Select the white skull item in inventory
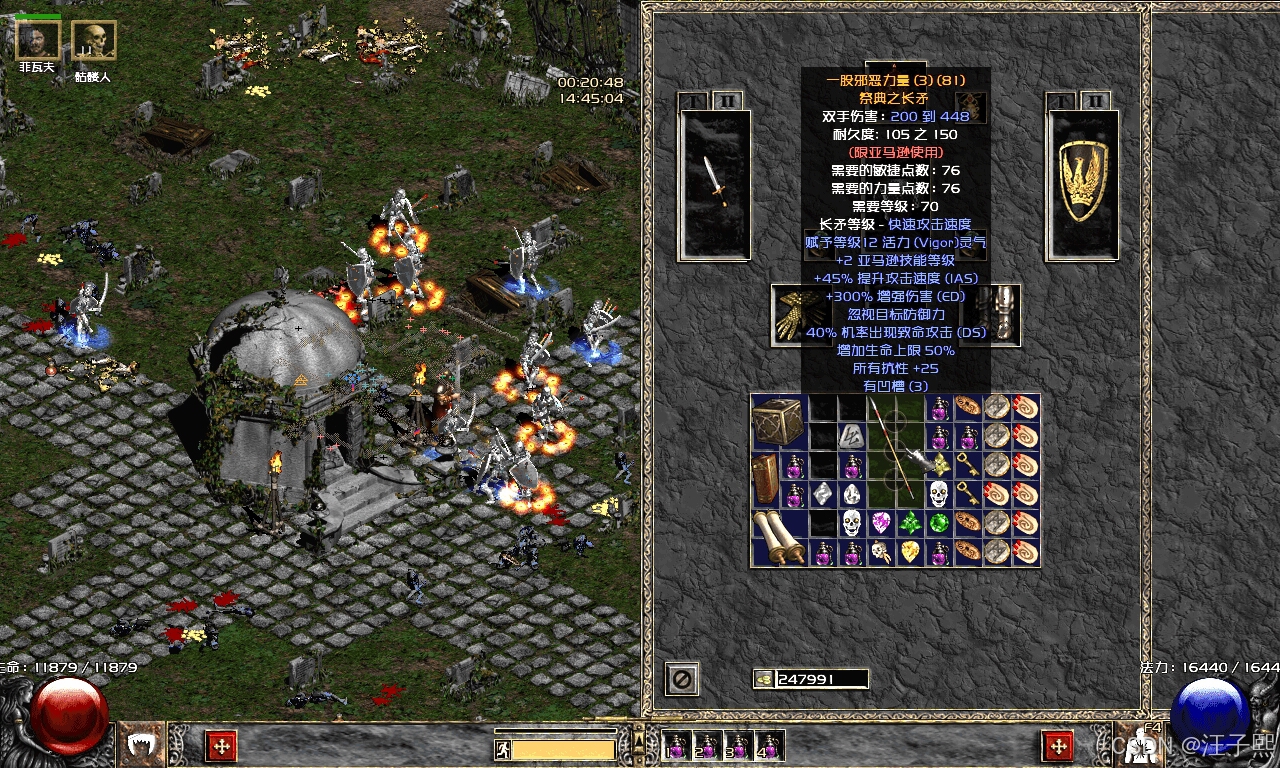This screenshot has height=768, width=1280. [938, 494]
